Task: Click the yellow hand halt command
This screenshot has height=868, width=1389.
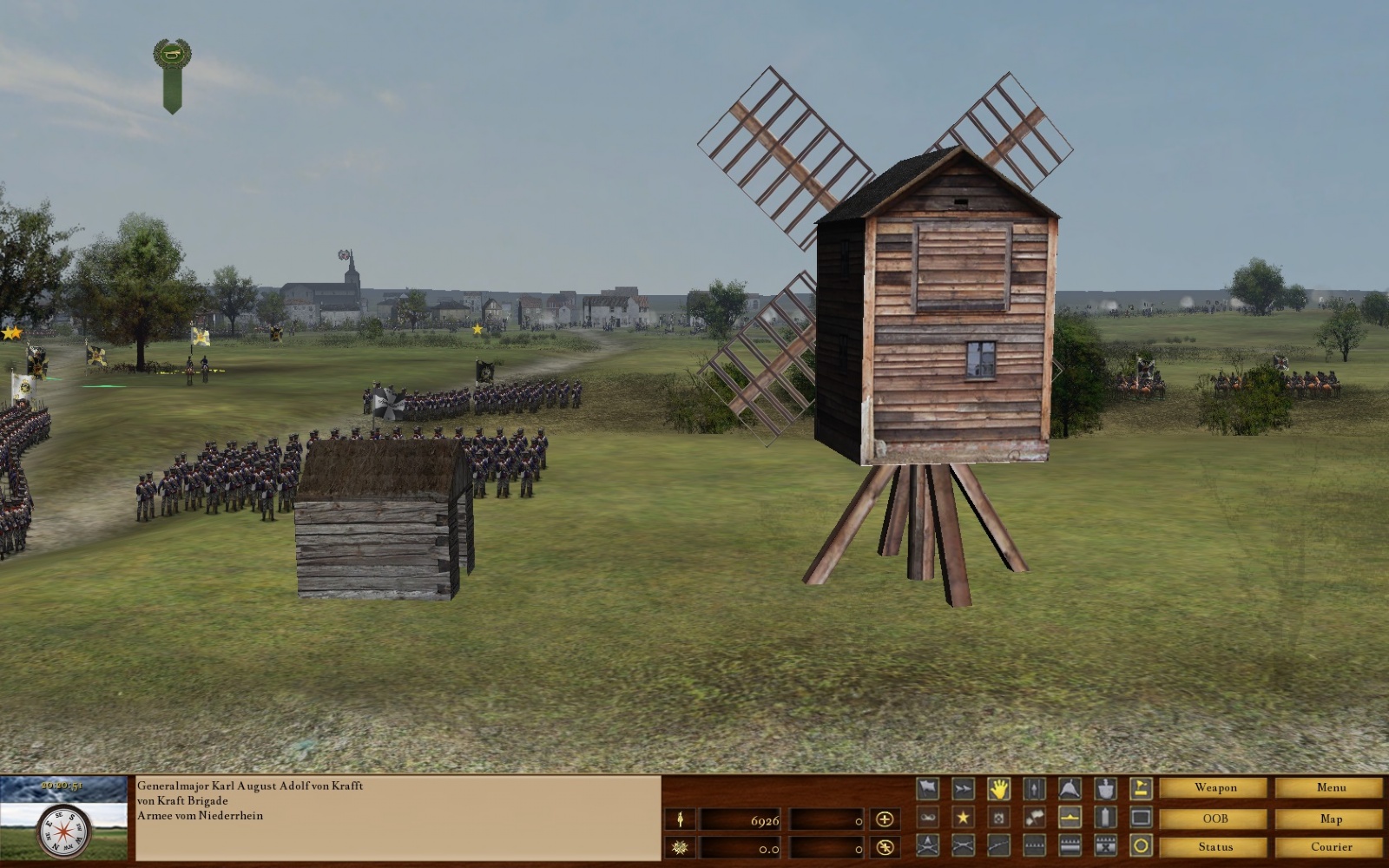Action: point(999,789)
